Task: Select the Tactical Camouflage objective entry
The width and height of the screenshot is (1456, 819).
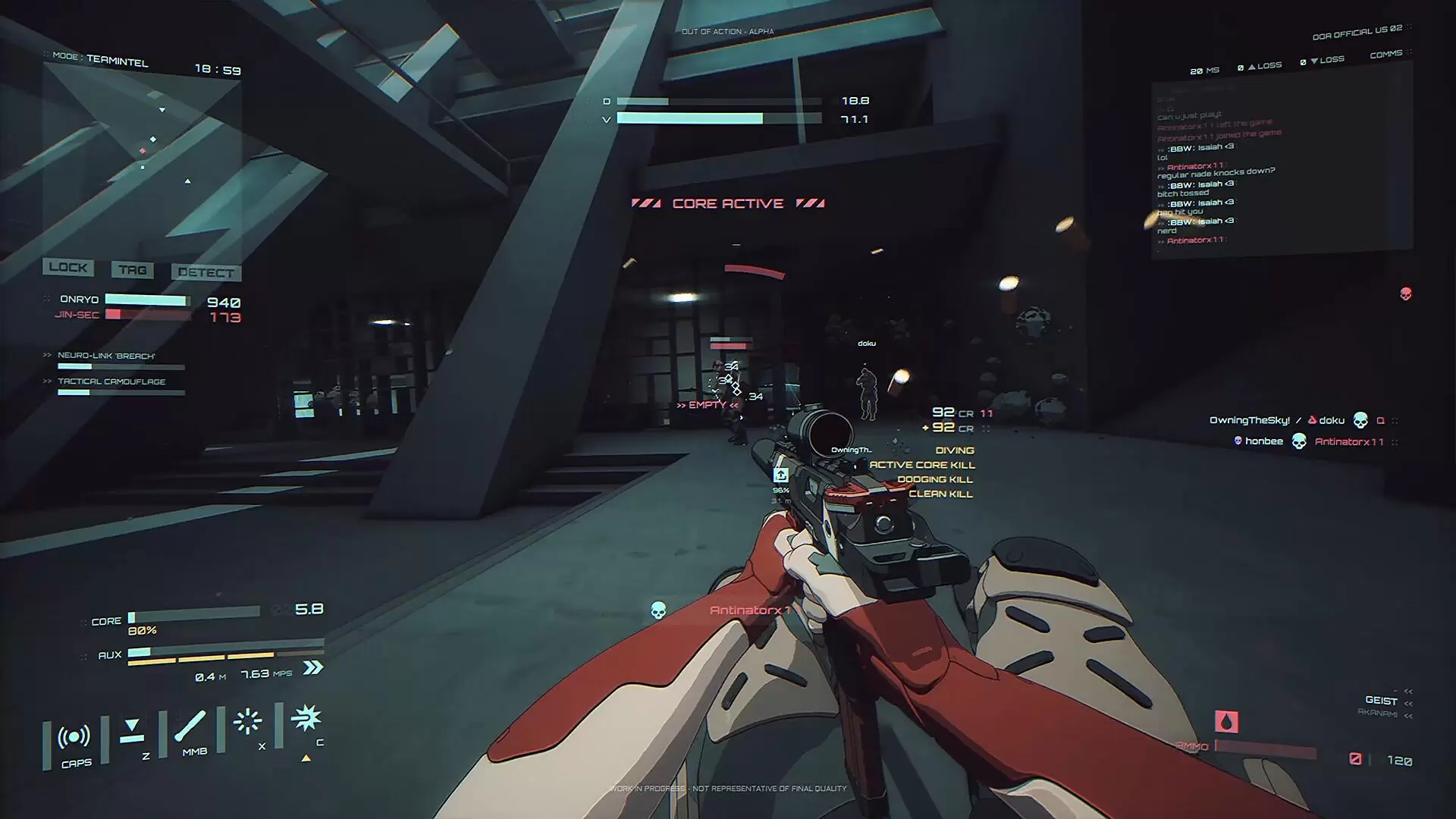Action: click(x=111, y=381)
